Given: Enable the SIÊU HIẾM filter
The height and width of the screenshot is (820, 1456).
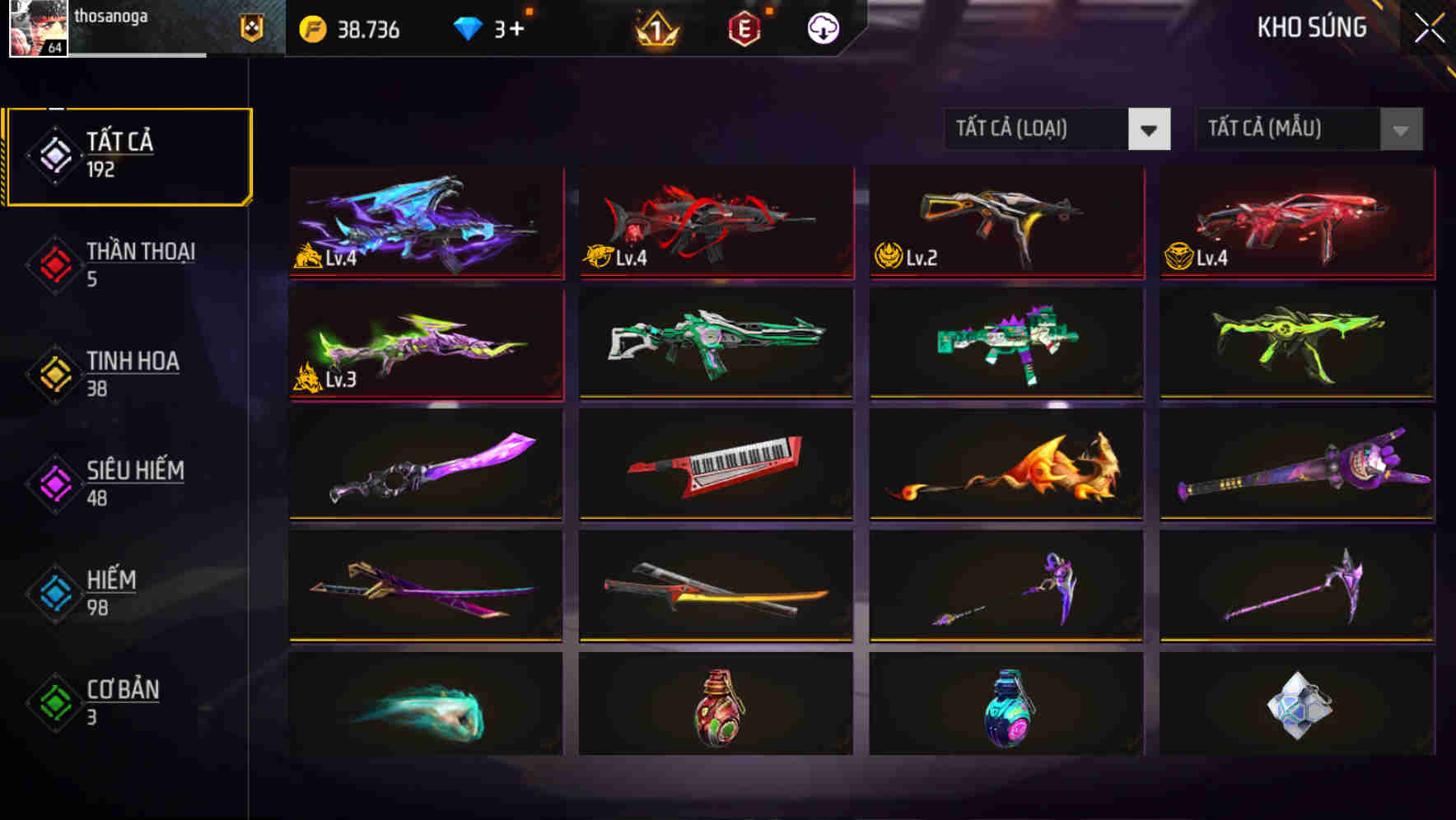Looking at the screenshot, I should [x=133, y=482].
